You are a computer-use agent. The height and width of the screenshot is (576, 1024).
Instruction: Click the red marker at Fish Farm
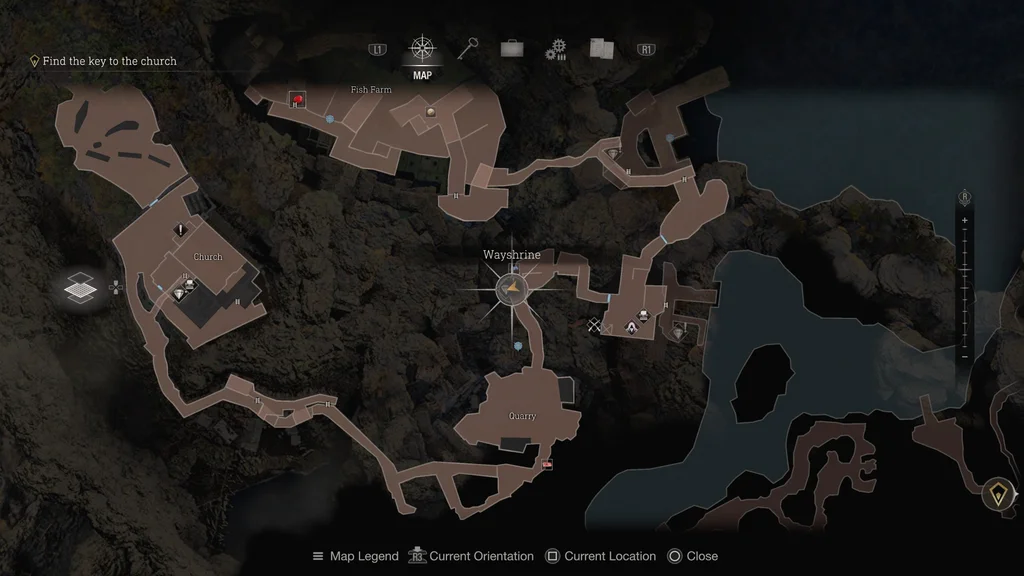[x=297, y=99]
